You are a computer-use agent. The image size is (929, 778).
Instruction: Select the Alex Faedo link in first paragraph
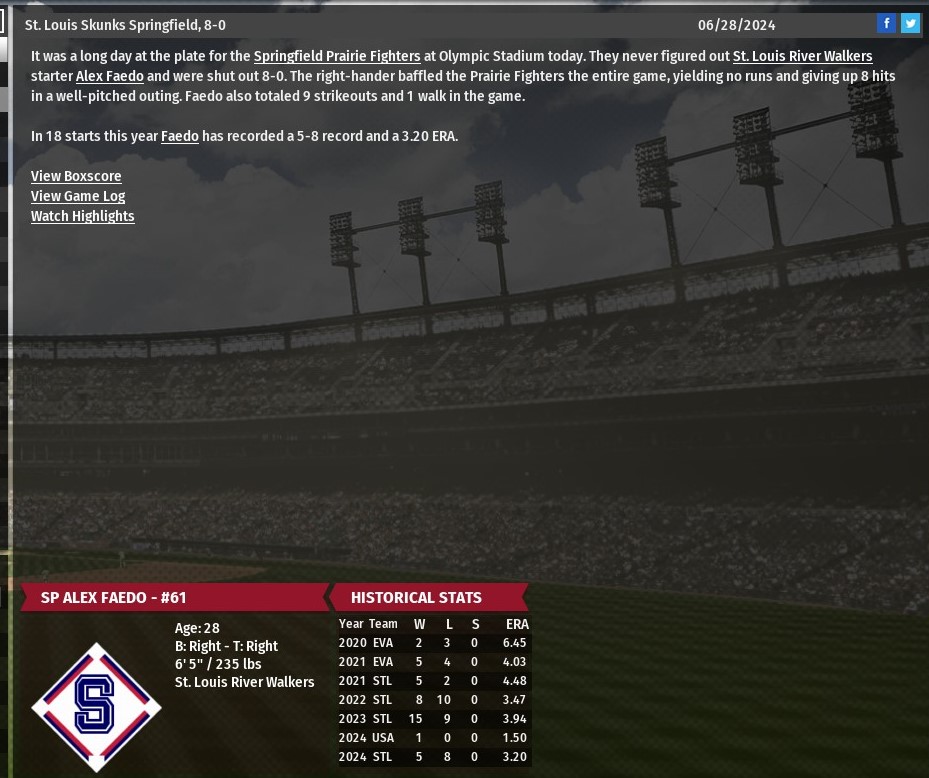110,76
